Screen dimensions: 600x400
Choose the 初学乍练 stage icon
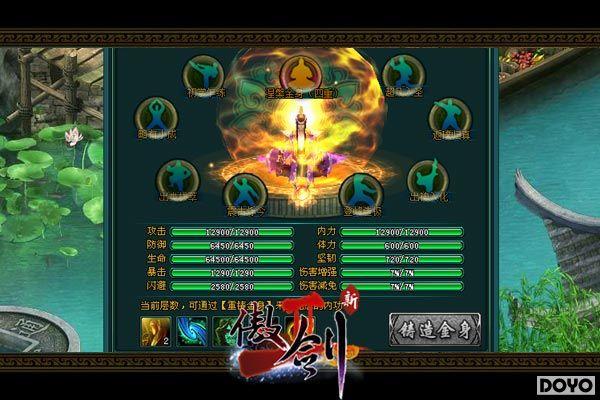click(x=203, y=74)
